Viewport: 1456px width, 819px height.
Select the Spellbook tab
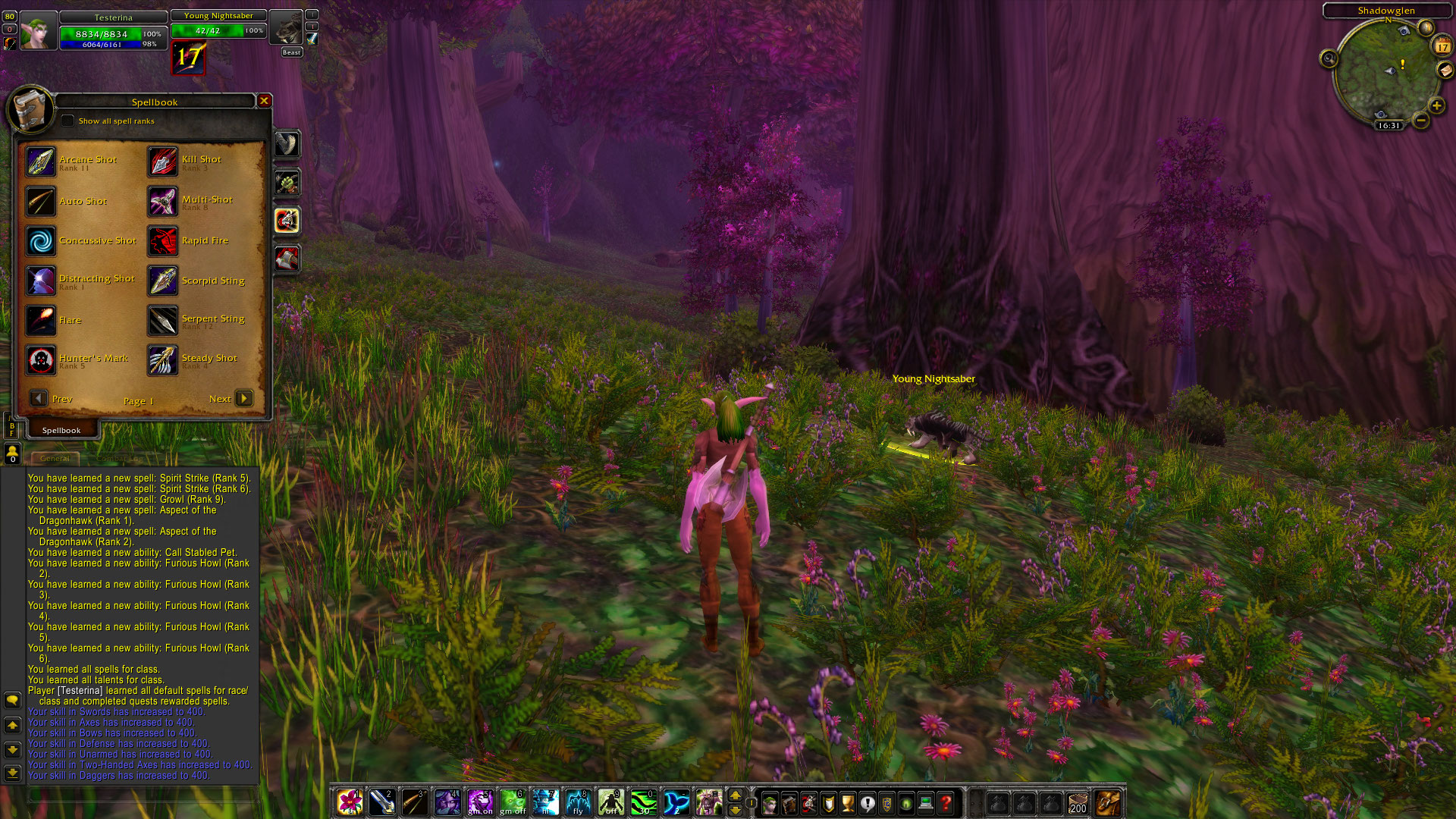tap(61, 429)
